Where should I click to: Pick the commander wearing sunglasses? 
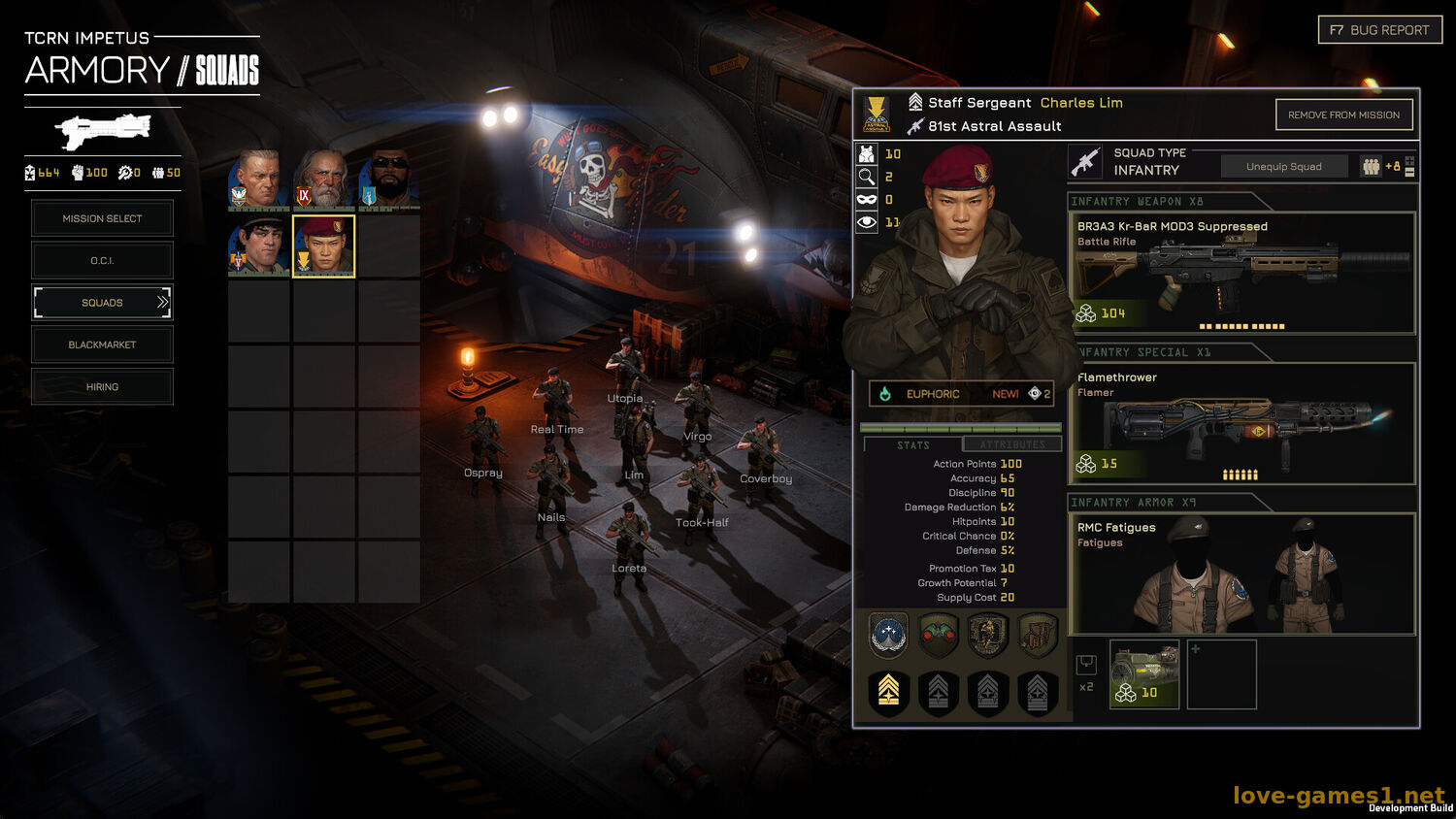389,180
